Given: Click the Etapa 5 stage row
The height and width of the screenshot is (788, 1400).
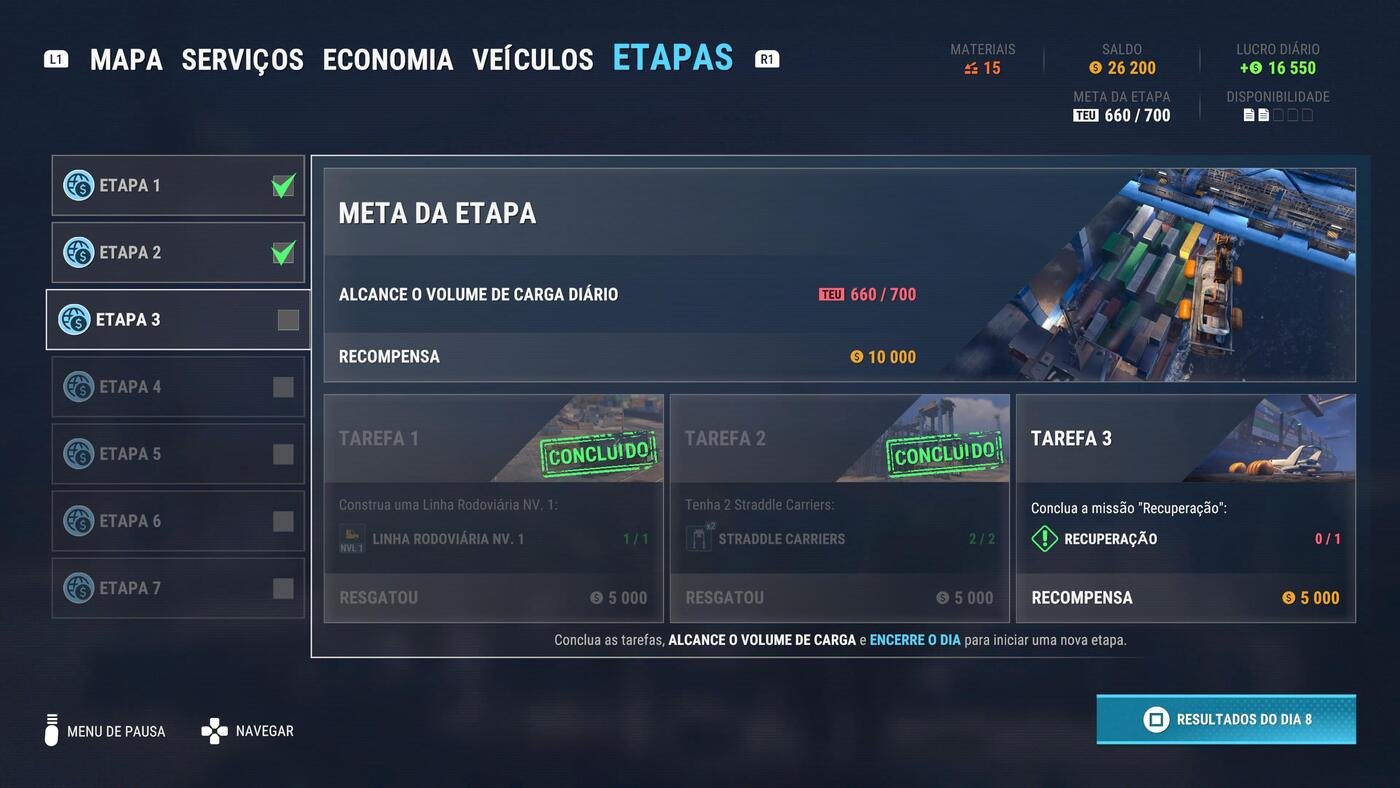Looking at the screenshot, I should tap(178, 454).
